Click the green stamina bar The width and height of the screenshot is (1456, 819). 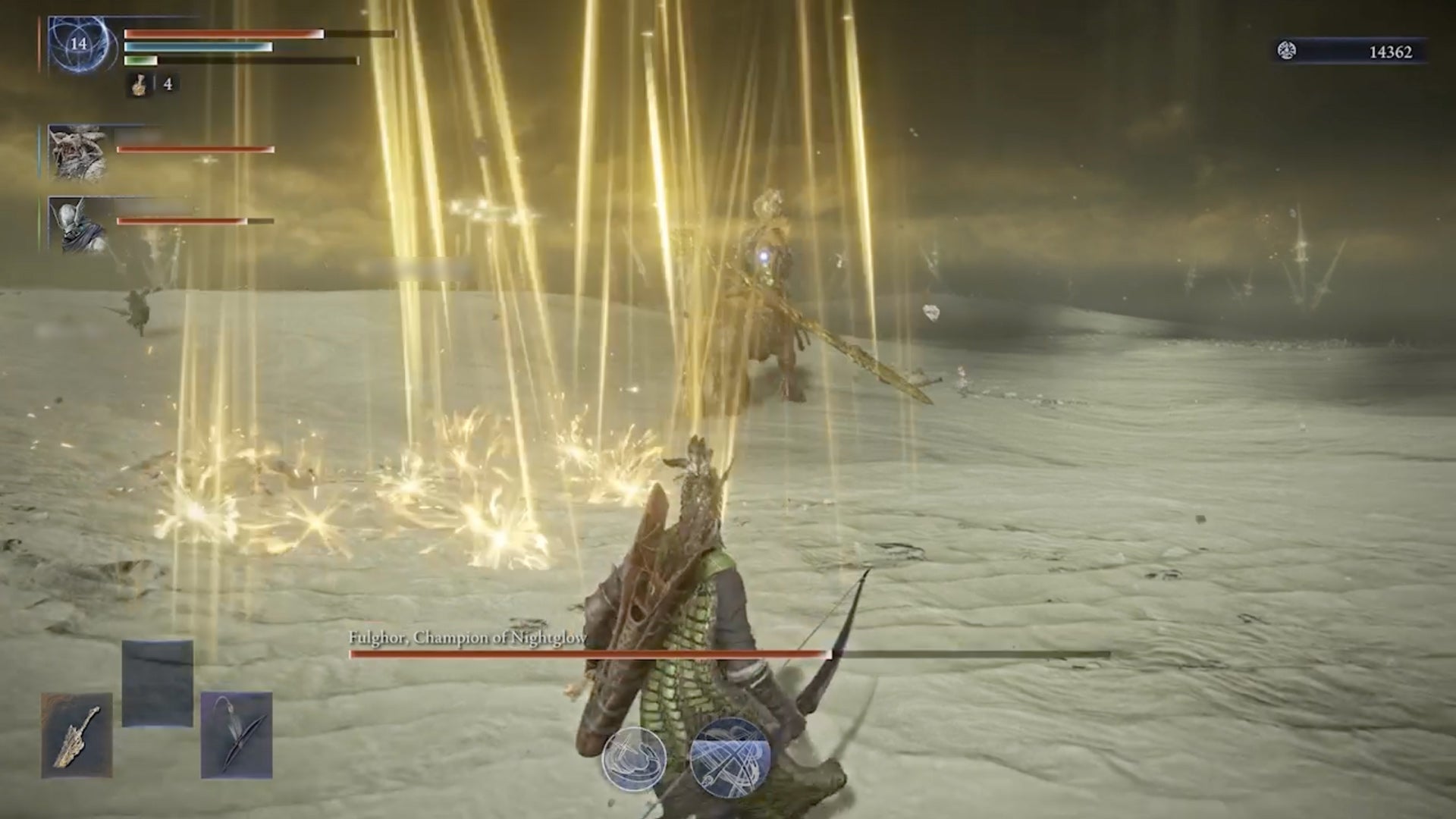(140, 62)
